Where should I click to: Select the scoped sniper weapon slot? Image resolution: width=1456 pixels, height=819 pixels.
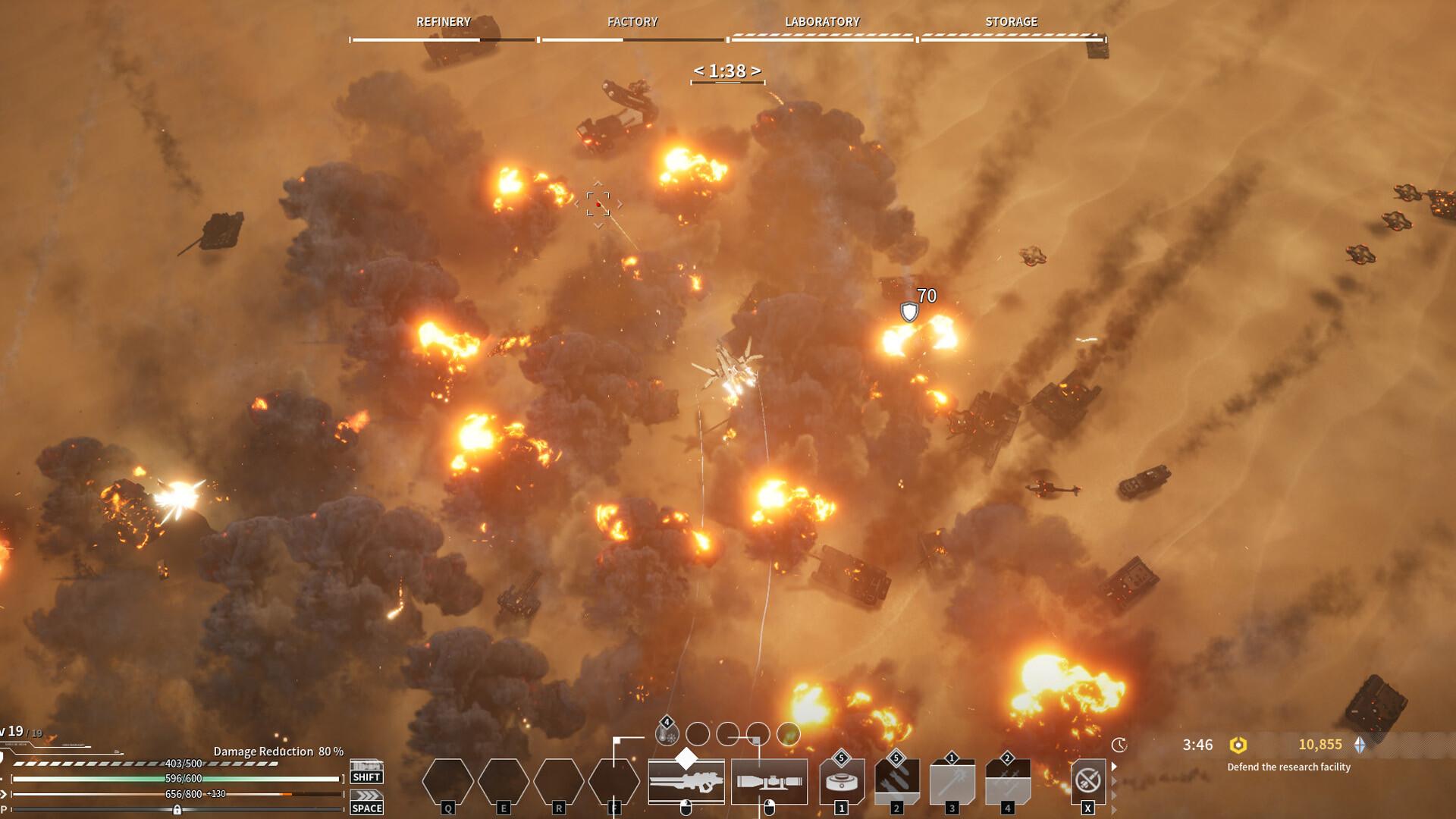769,781
